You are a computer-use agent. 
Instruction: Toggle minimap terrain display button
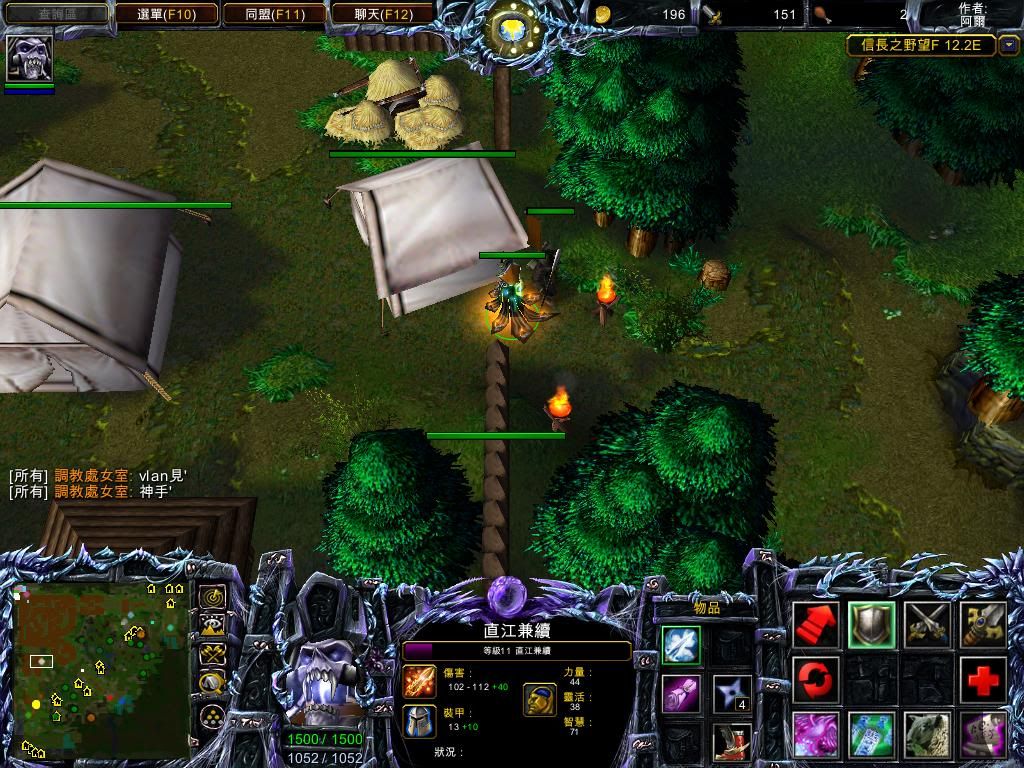click(212, 626)
